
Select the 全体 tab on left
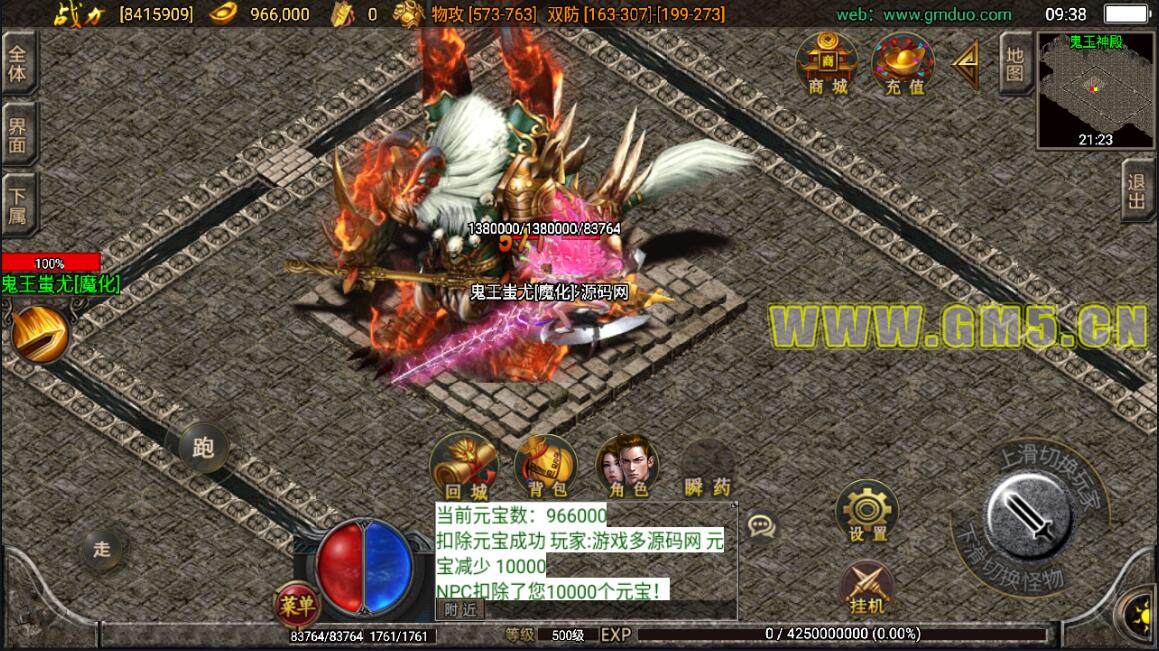19,62
